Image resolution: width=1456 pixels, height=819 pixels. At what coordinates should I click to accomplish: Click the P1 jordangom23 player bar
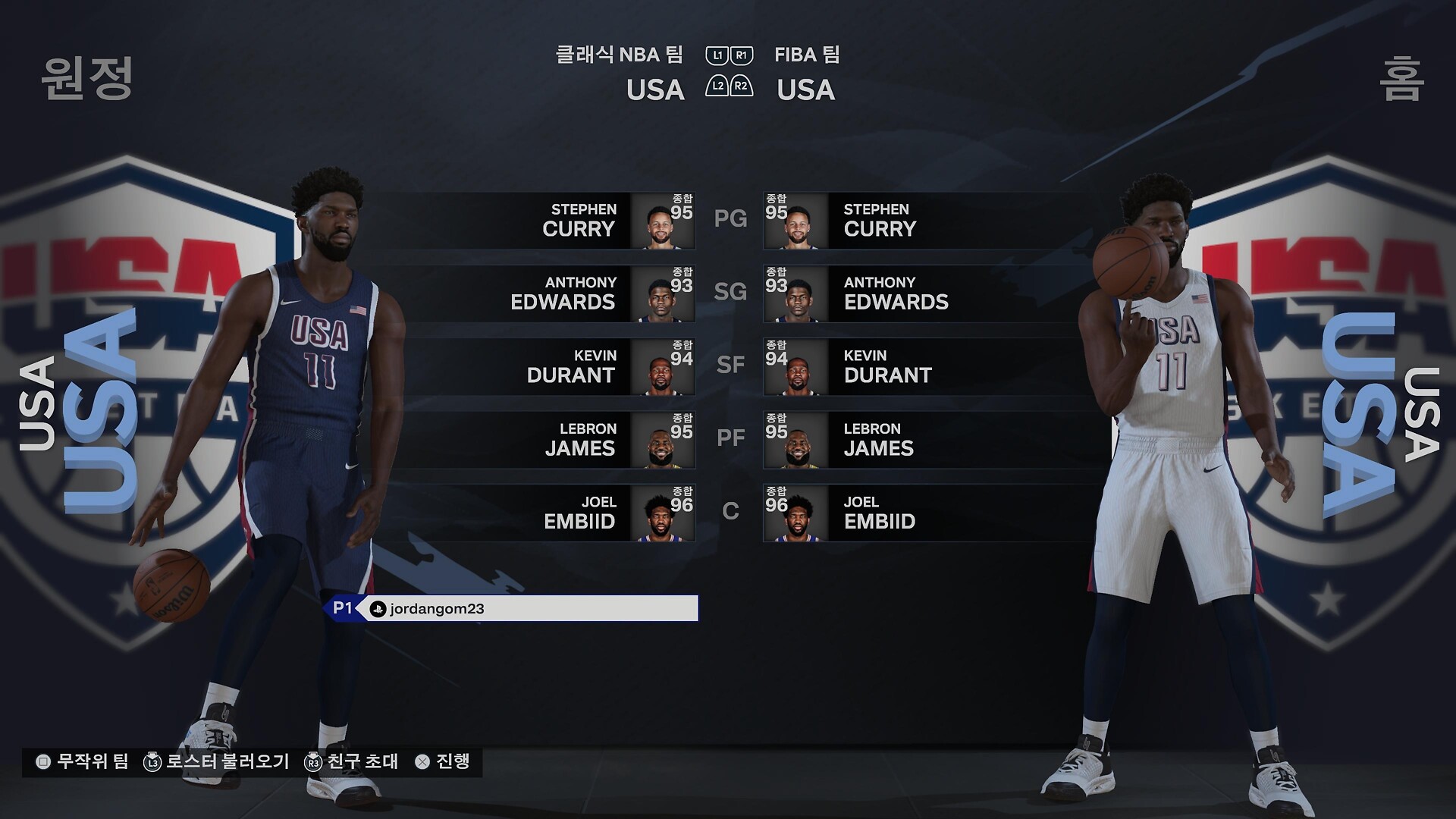point(511,608)
